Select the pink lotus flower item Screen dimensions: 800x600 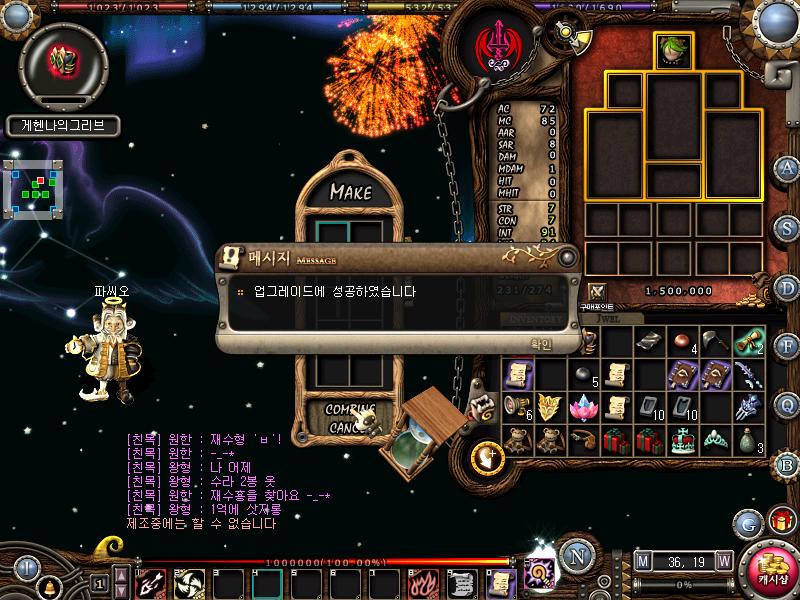(x=583, y=408)
